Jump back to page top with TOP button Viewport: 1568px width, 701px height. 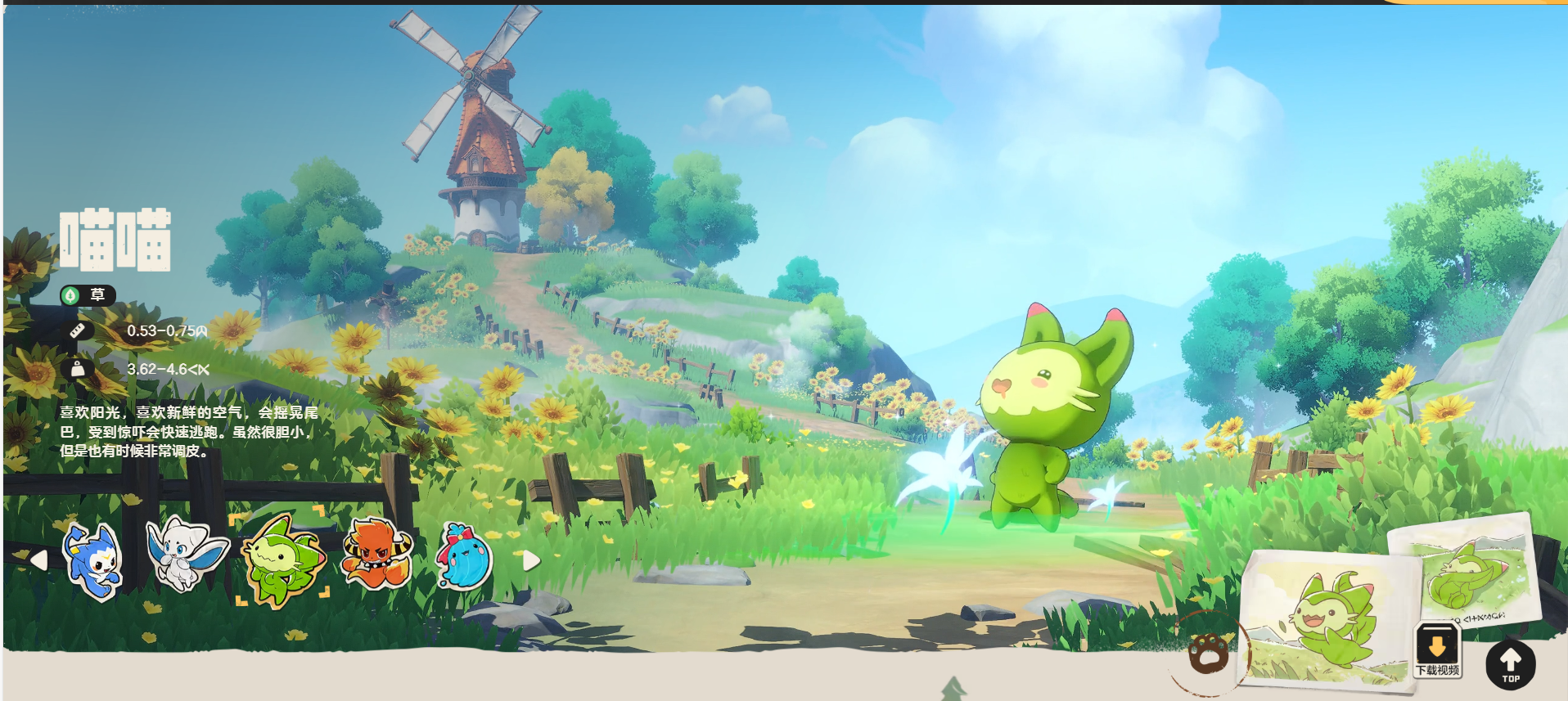[x=1510, y=663]
